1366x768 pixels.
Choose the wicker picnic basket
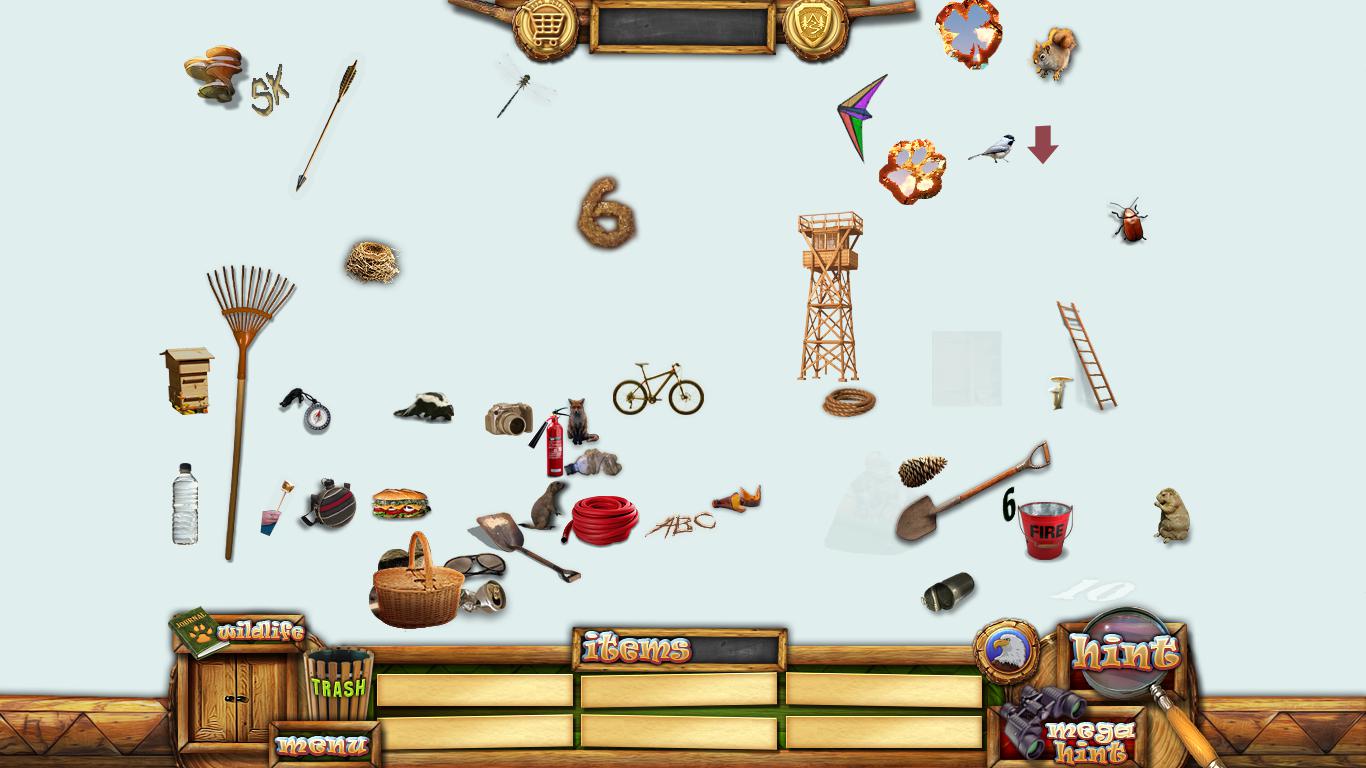pyautogui.click(x=418, y=585)
